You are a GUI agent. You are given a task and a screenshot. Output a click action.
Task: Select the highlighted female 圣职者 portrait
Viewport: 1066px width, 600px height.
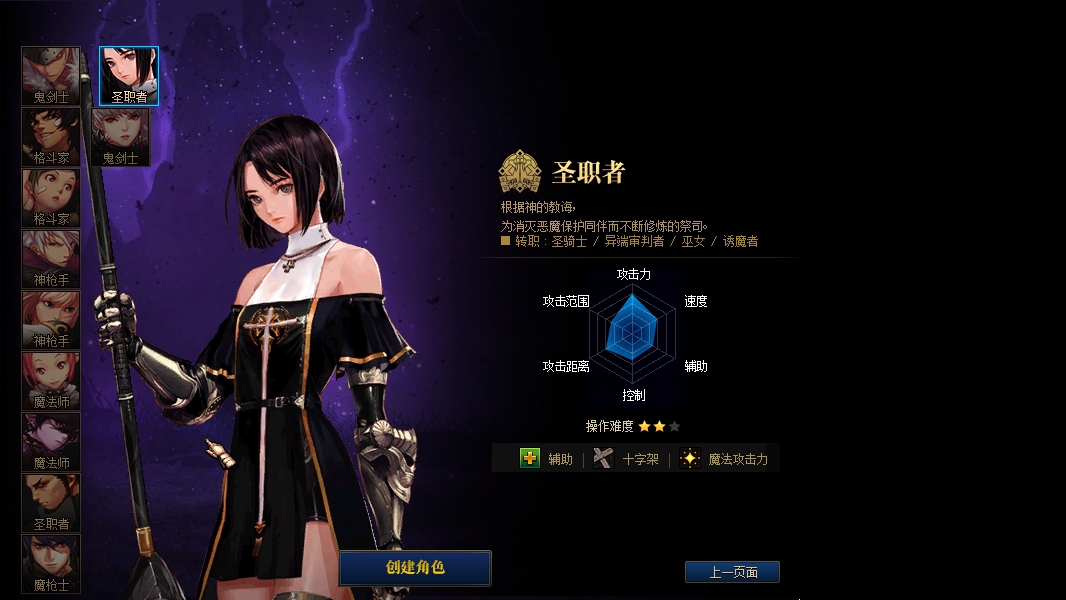click(129, 75)
